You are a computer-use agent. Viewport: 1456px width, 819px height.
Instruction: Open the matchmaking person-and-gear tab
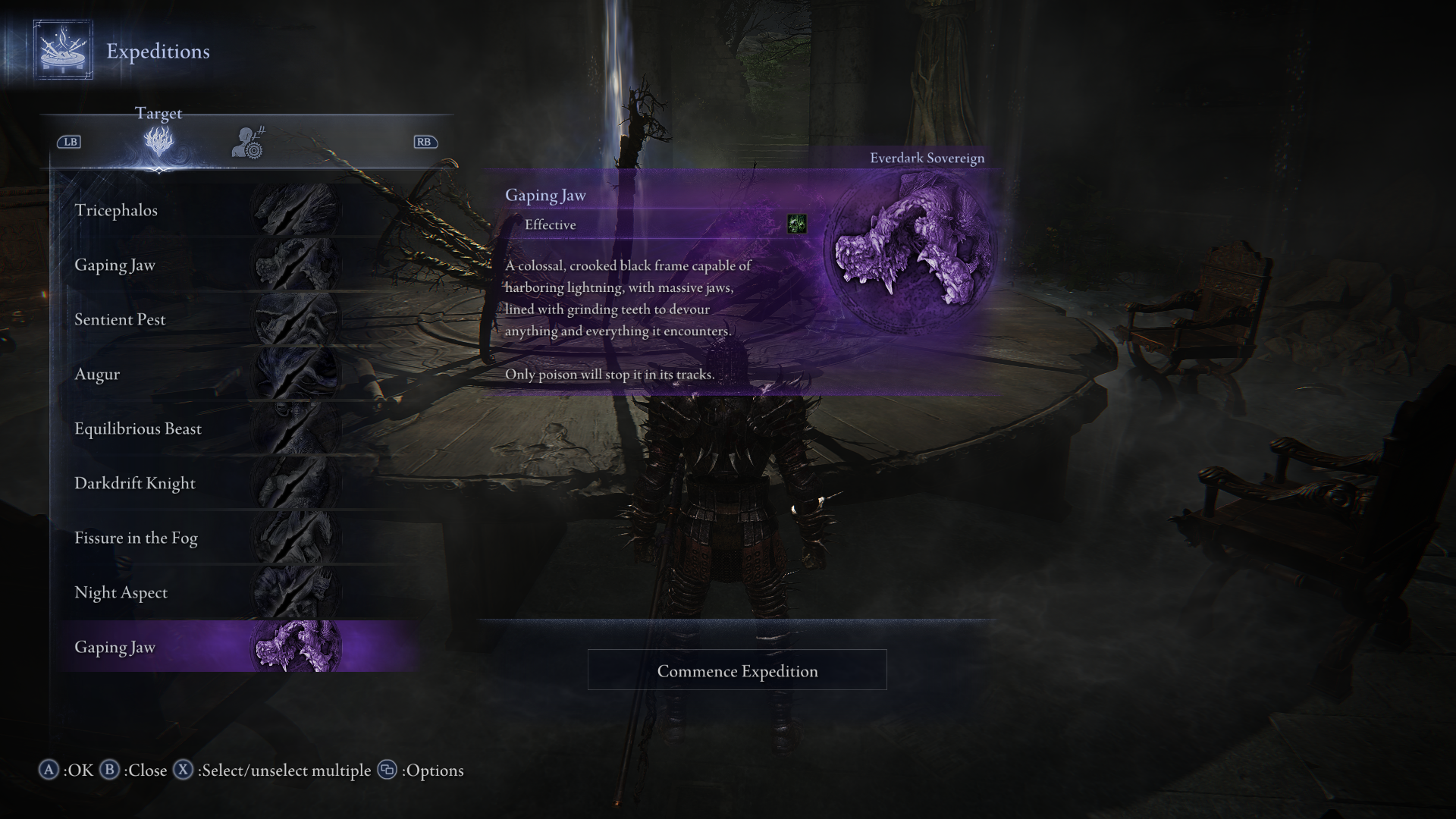248,143
